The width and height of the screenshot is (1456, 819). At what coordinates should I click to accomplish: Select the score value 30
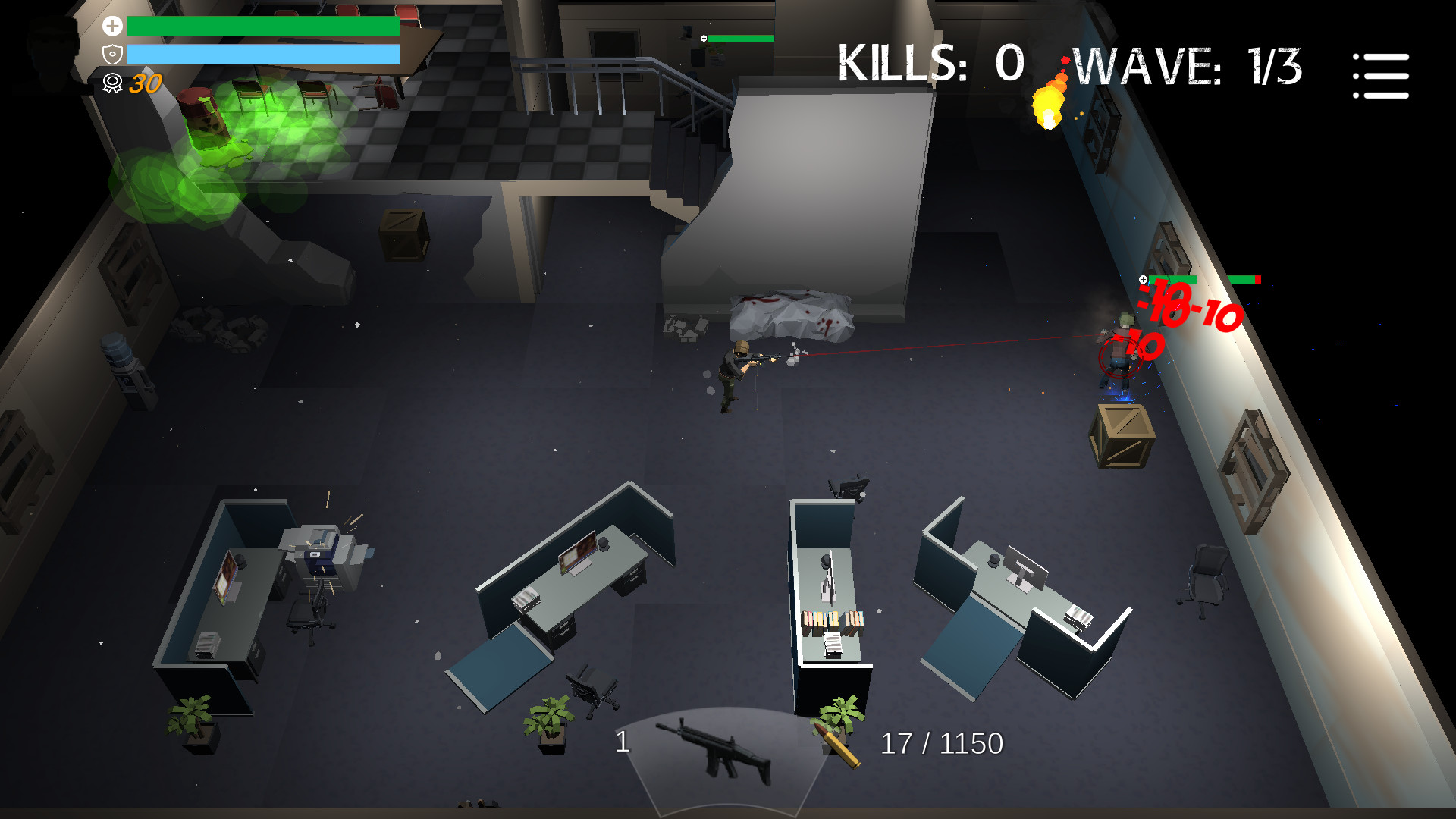146,83
